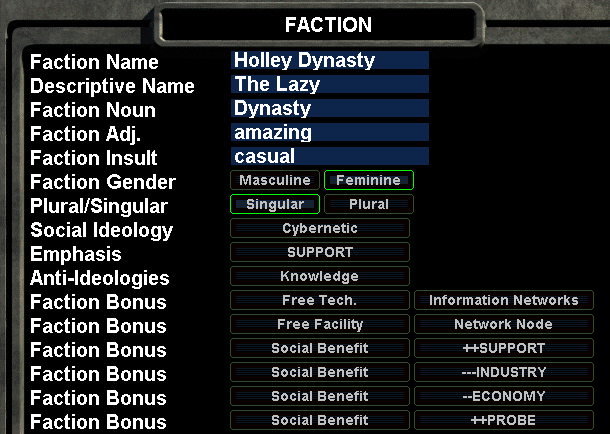Change the ++SUPPORT social benefit value

pyautogui.click(x=504, y=348)
